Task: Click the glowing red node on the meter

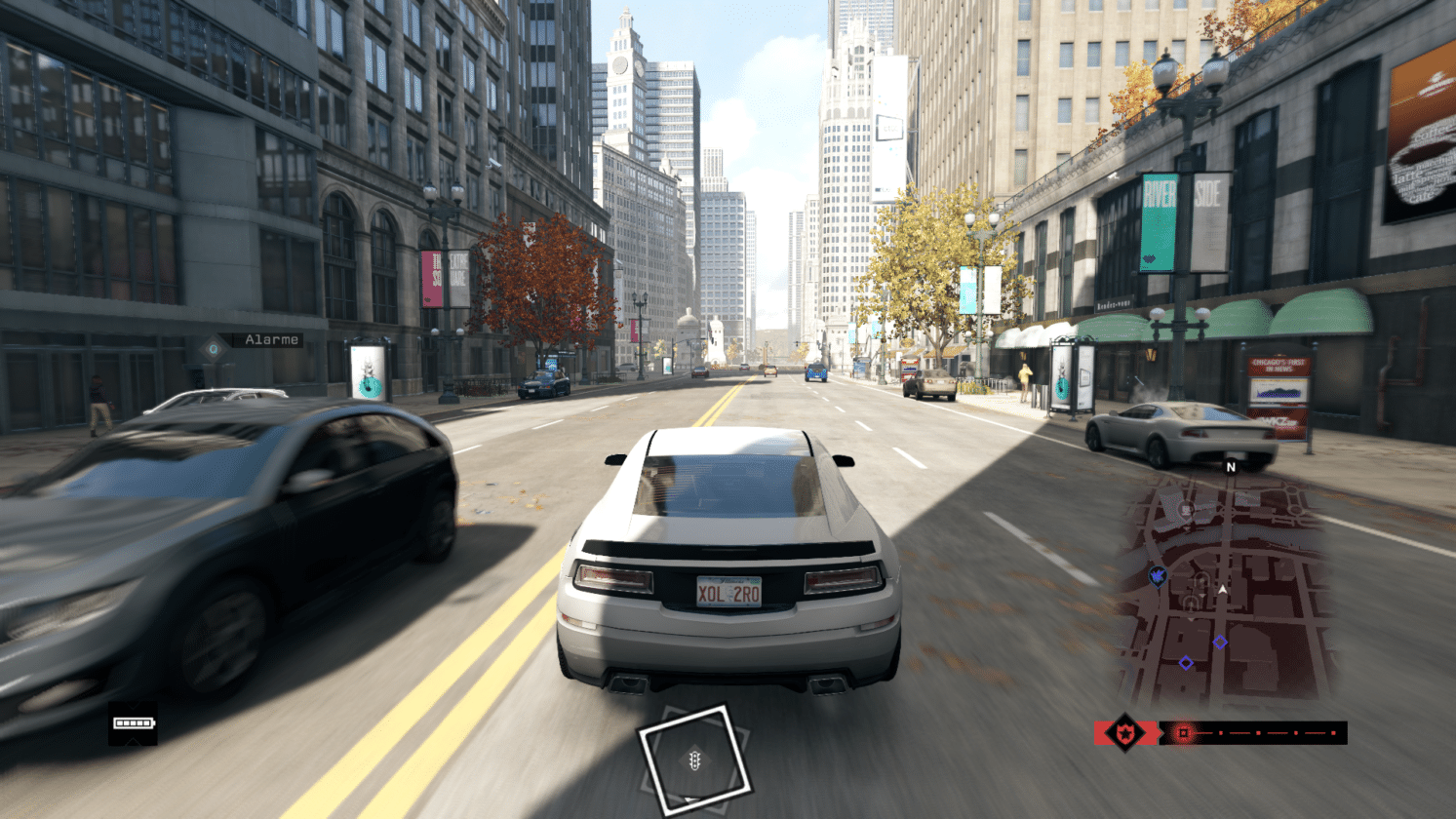Action: click(x=1183, y=733)
